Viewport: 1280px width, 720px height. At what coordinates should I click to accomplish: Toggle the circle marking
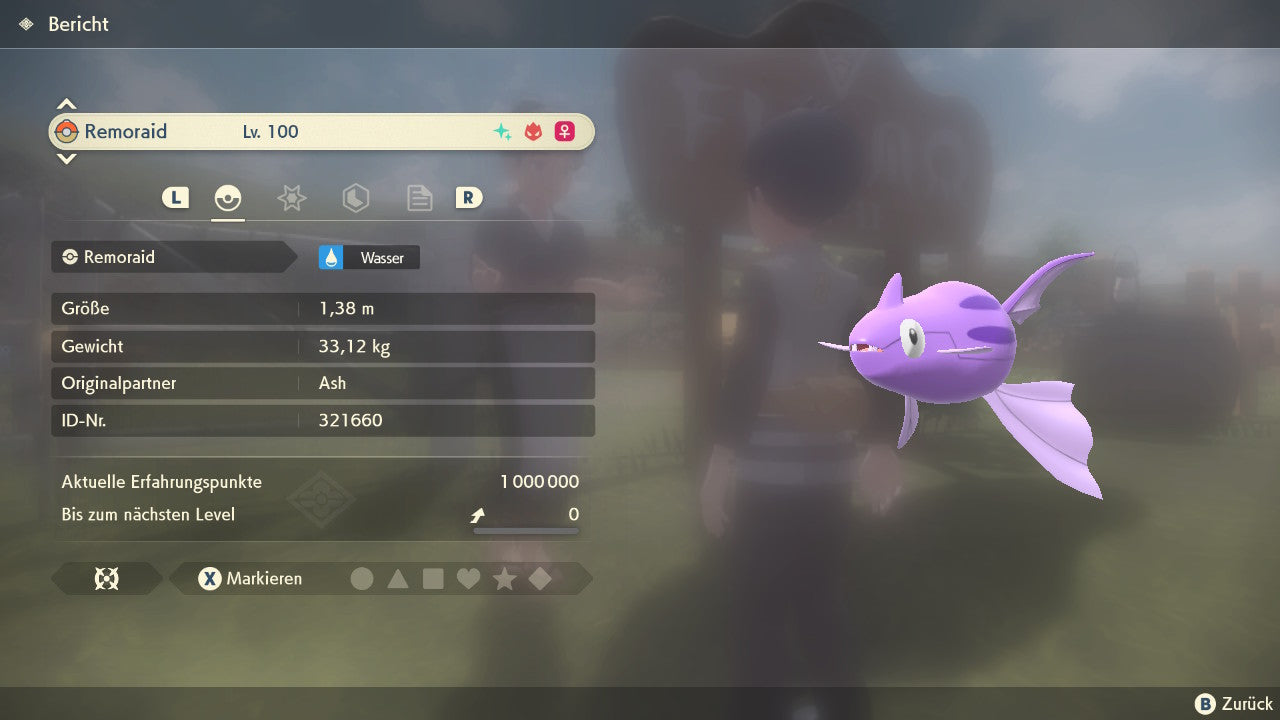coord(362,579)
